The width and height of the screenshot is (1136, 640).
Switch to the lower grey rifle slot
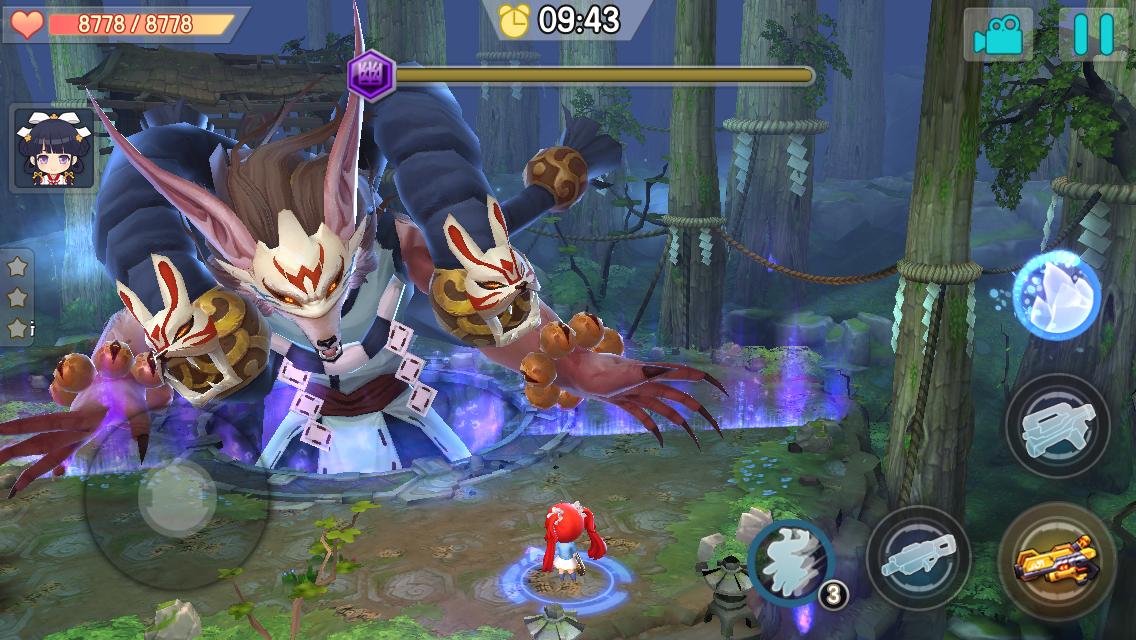tap(919, 558)
